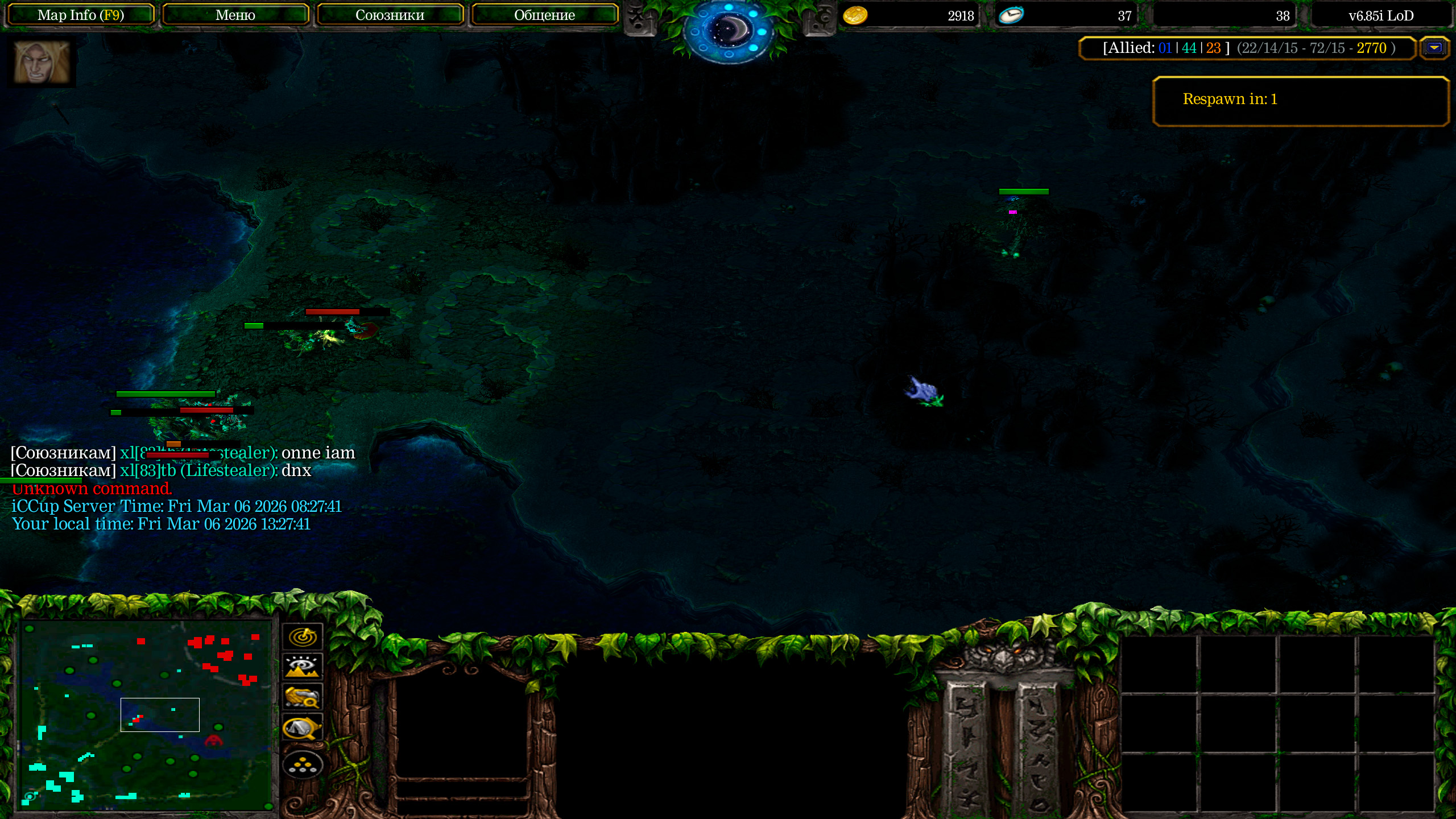This screenshot has width=1456, height=819.
Task: Toggle the minimap creep camp display button
Action: tap(303, 728)
